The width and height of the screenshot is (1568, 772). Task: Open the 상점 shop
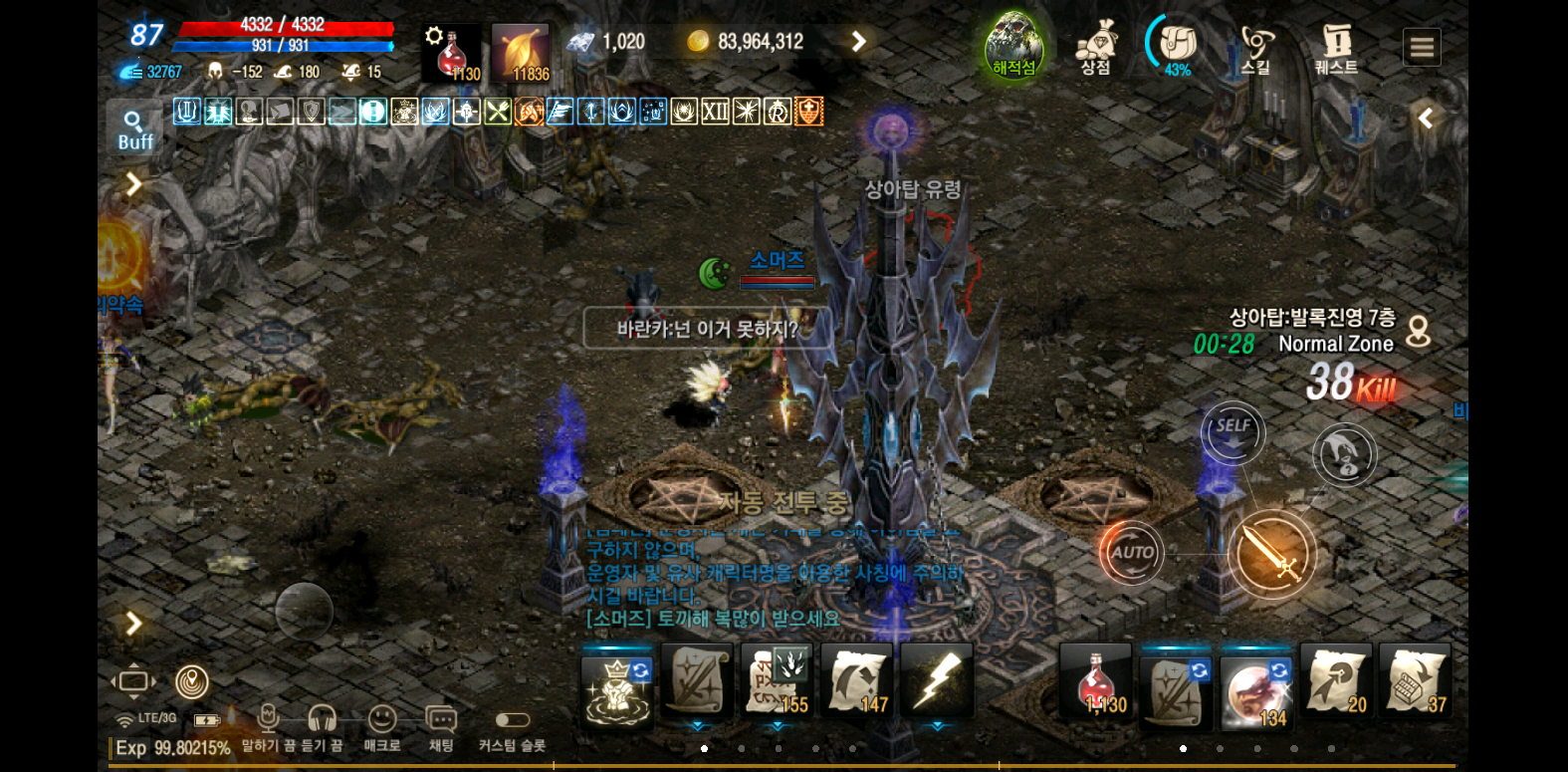tap(1096, 47)
